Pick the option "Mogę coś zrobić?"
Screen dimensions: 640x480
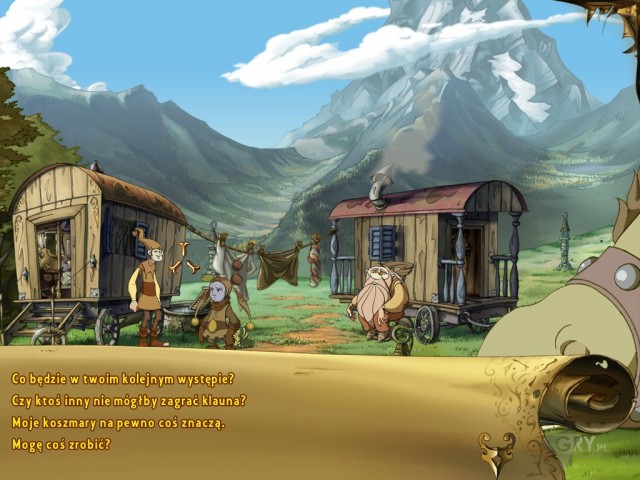click(61, 445)
